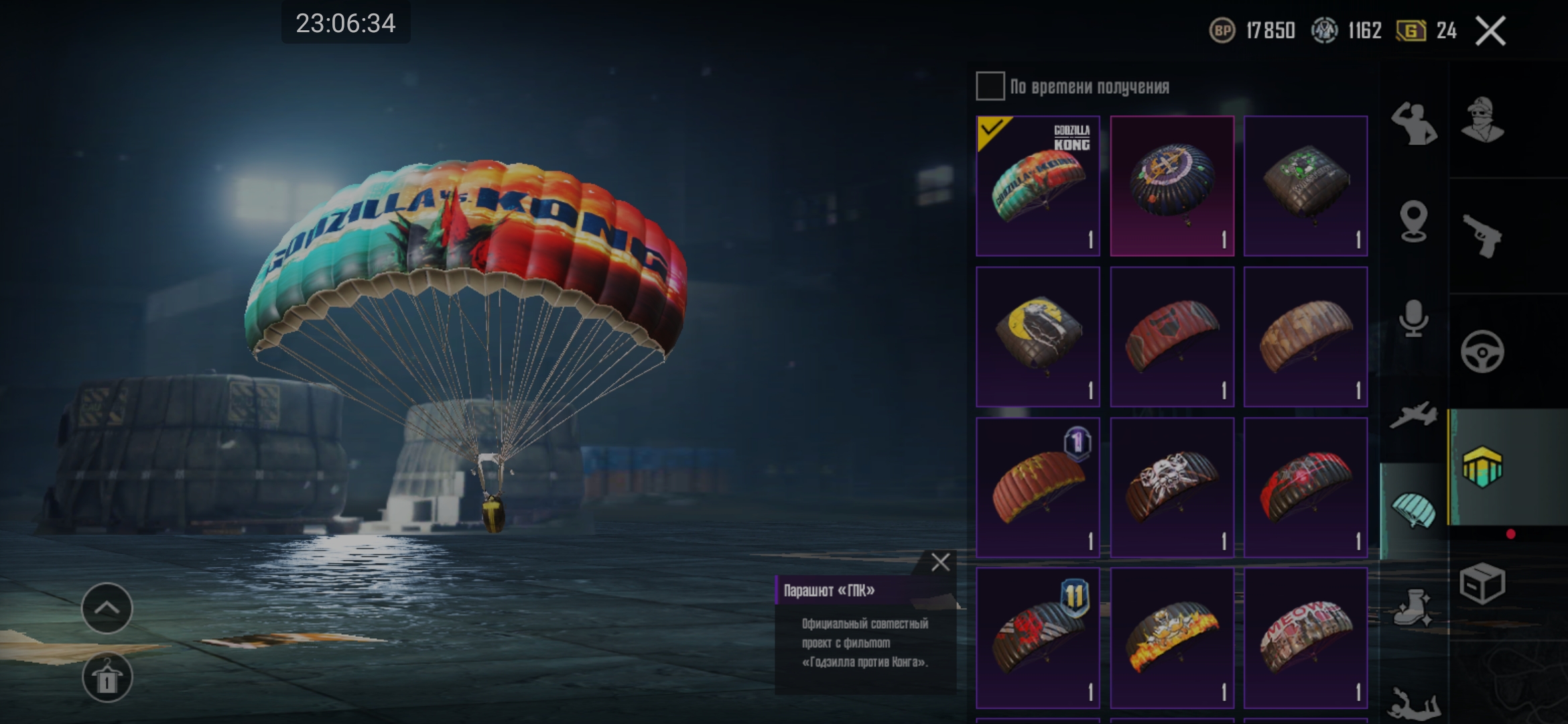Select the Godzilla vs Kong parachute

click(x=1037, y=186)
